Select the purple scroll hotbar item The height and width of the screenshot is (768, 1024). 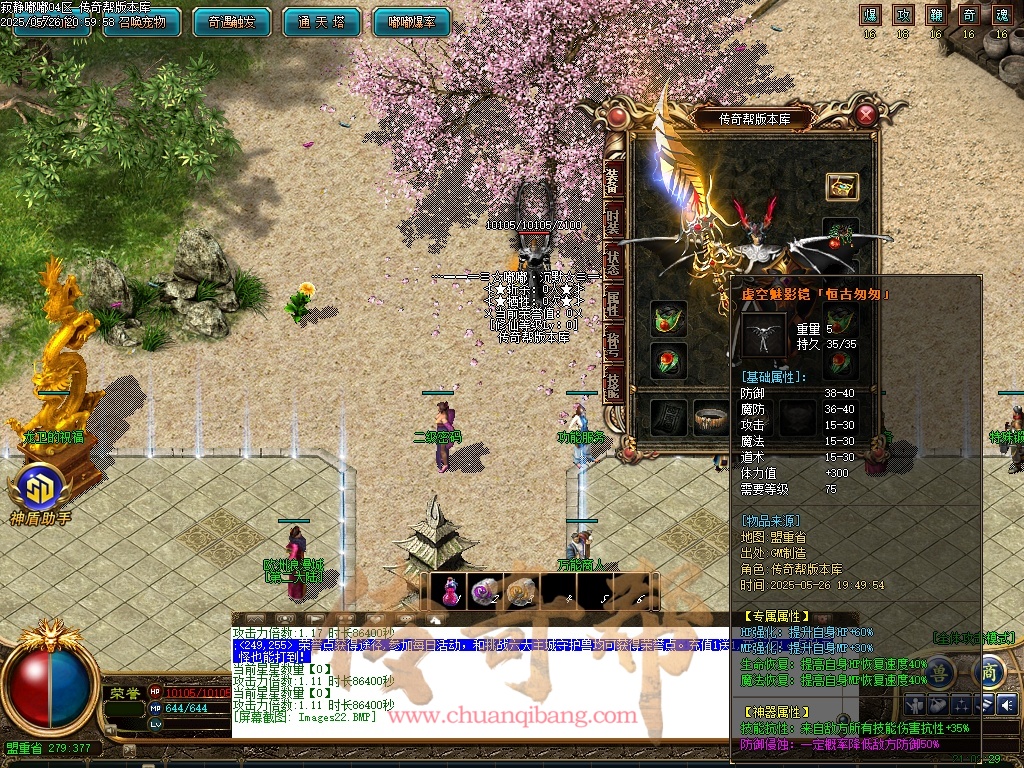pyautogui.click(x=485, y=592)
